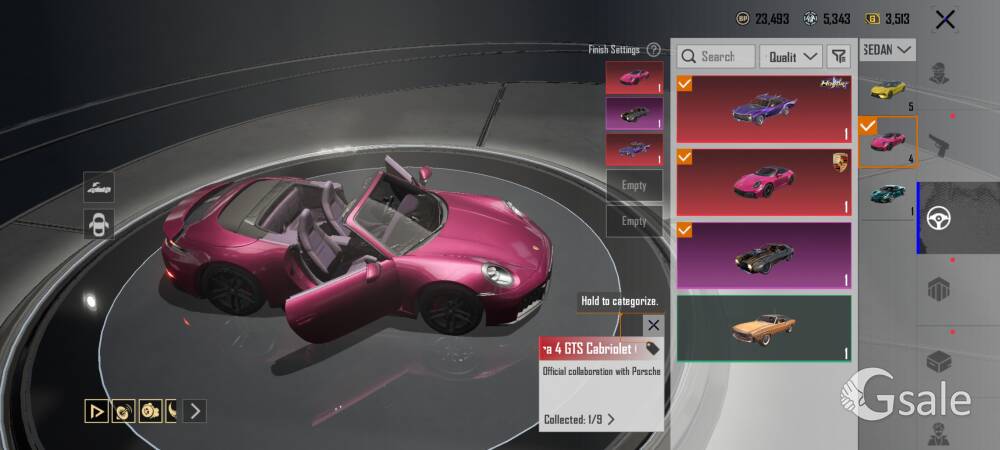The width and height of the screenshot is (1000, 450).
Task: Close the vehicle inventory screen
Action: pos(944,19)
